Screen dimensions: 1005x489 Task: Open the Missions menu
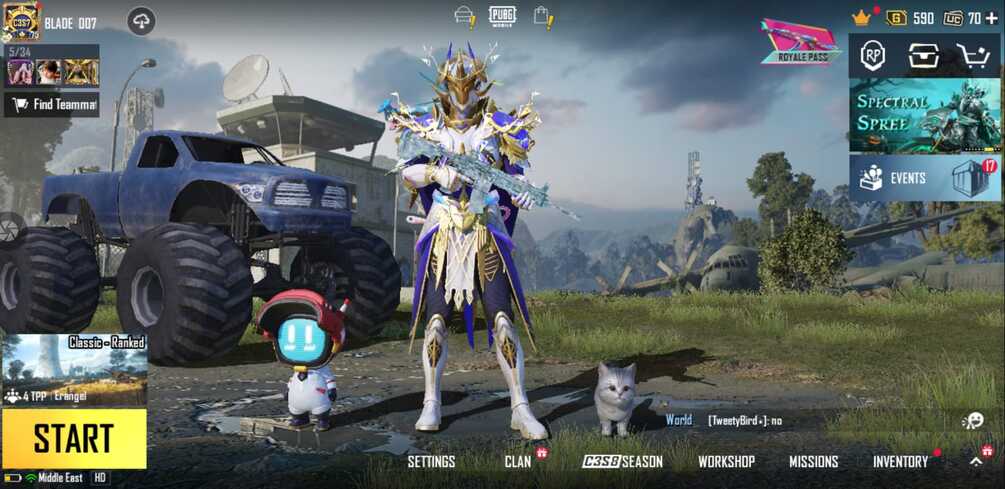[813, 461]
